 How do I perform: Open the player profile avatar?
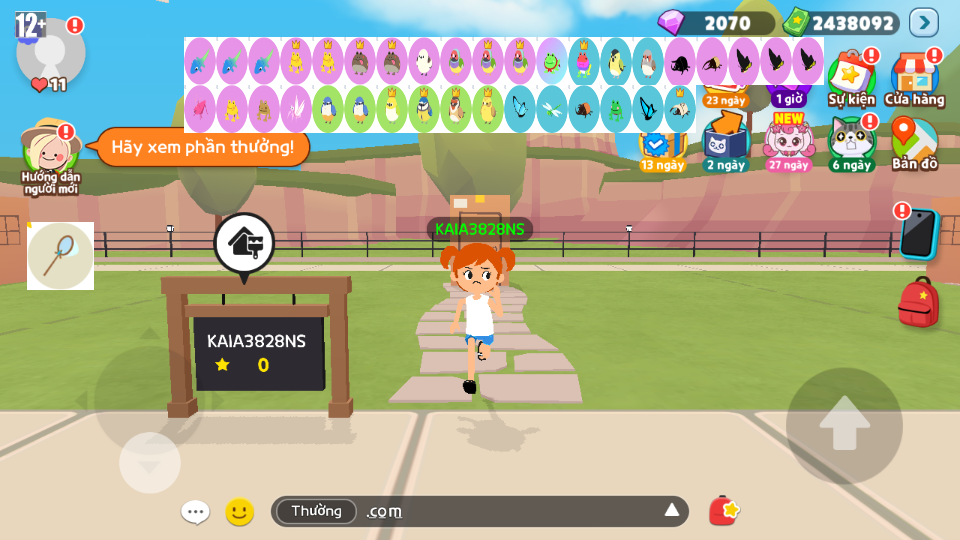[x=51, y=50]
